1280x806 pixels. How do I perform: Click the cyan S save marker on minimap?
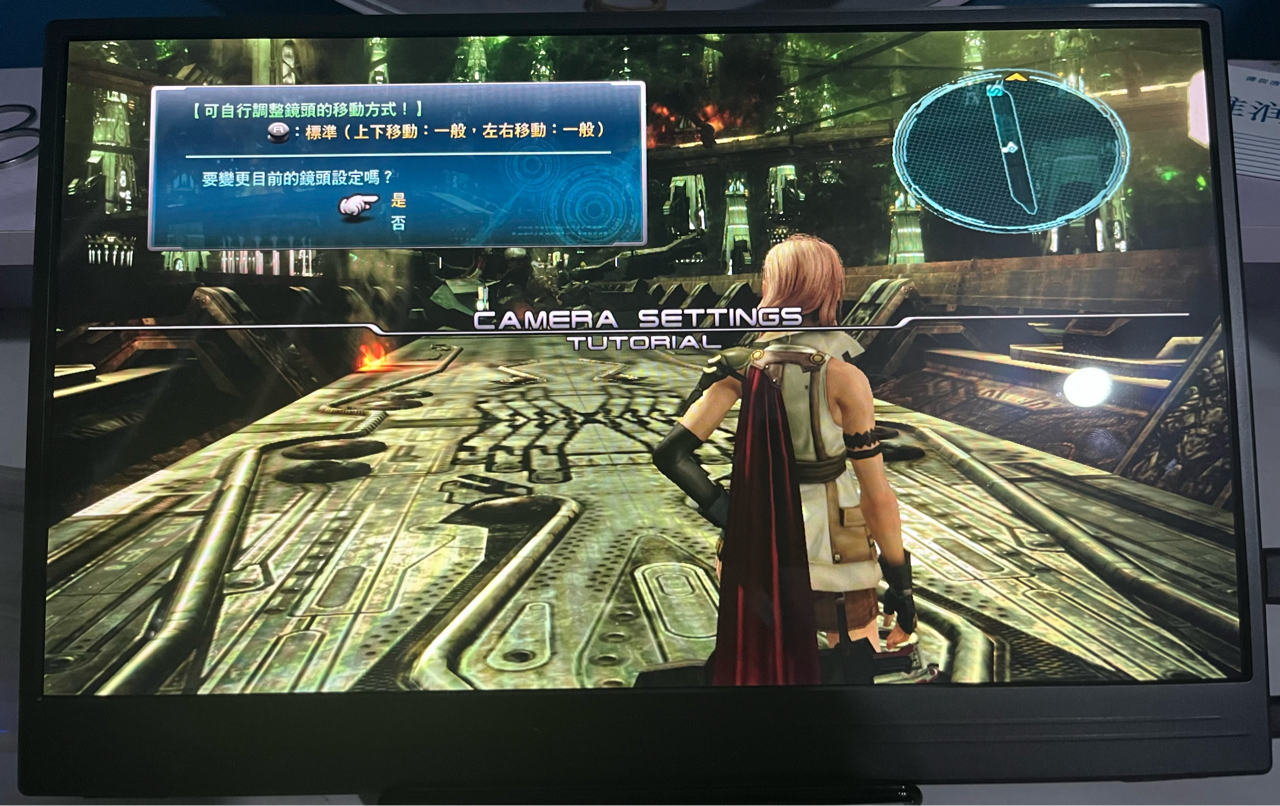tap(994, 92)
